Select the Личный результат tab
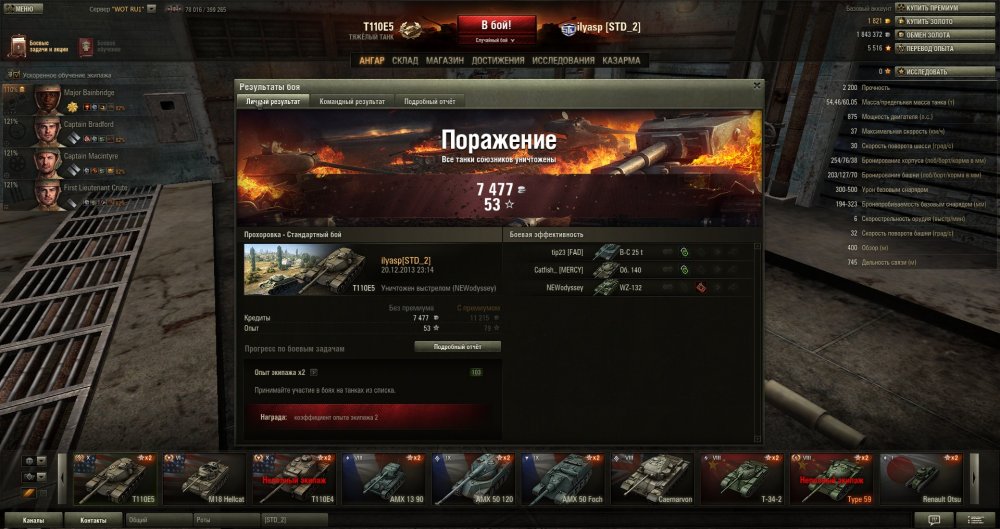This screenshot has width=1000, height=529. coord(273,102)
